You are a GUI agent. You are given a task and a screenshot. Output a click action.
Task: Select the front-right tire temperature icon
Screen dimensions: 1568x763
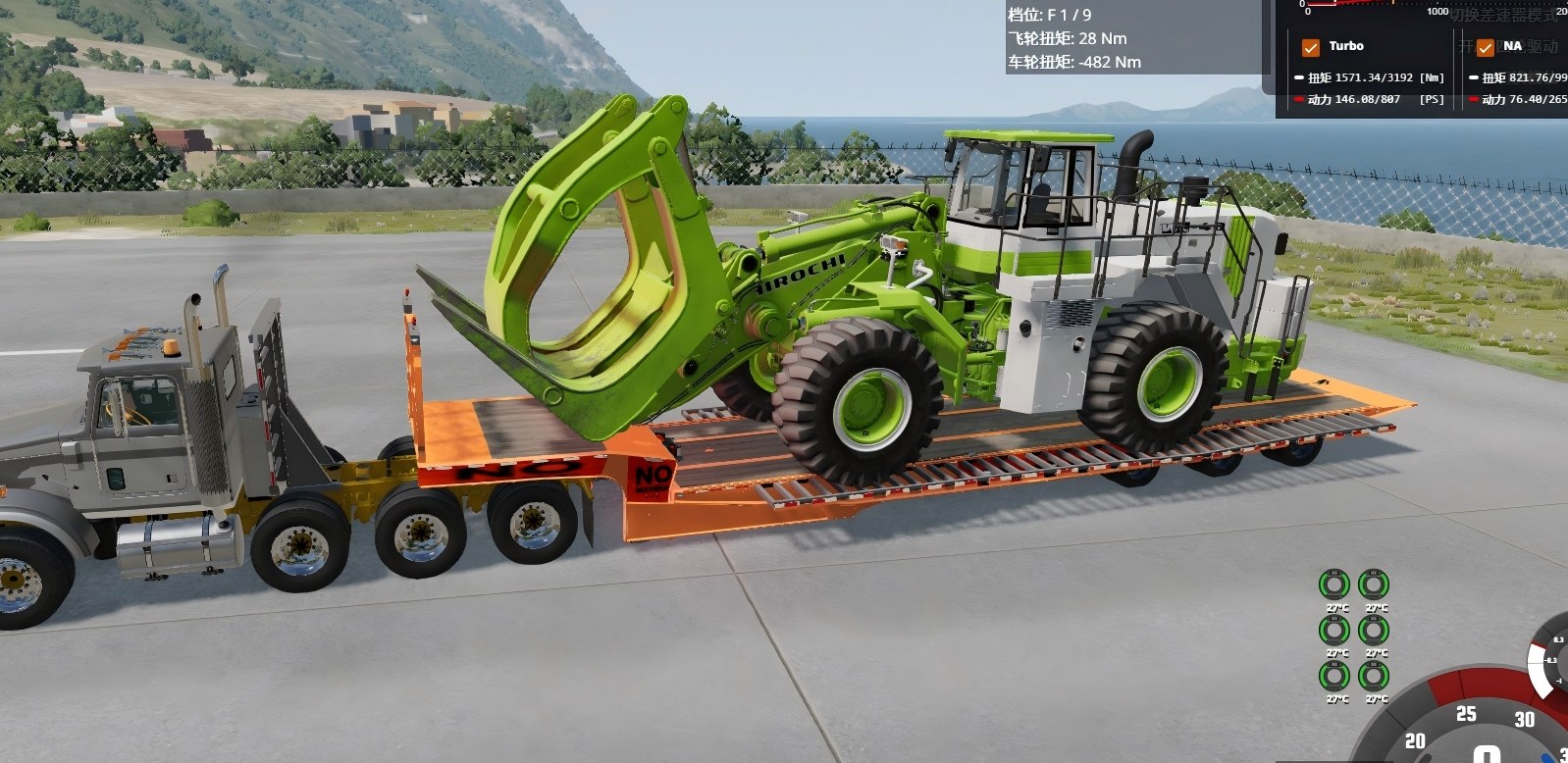1373,585
